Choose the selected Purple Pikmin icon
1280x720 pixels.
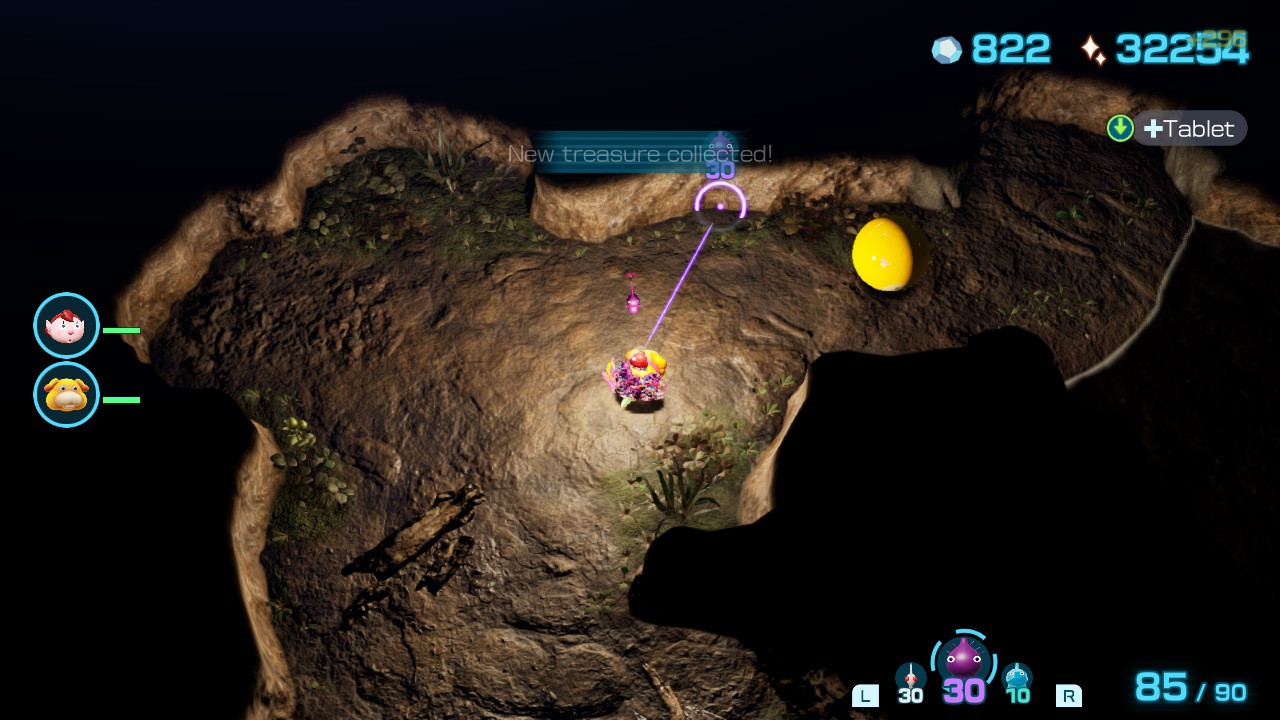coord(963,660)
